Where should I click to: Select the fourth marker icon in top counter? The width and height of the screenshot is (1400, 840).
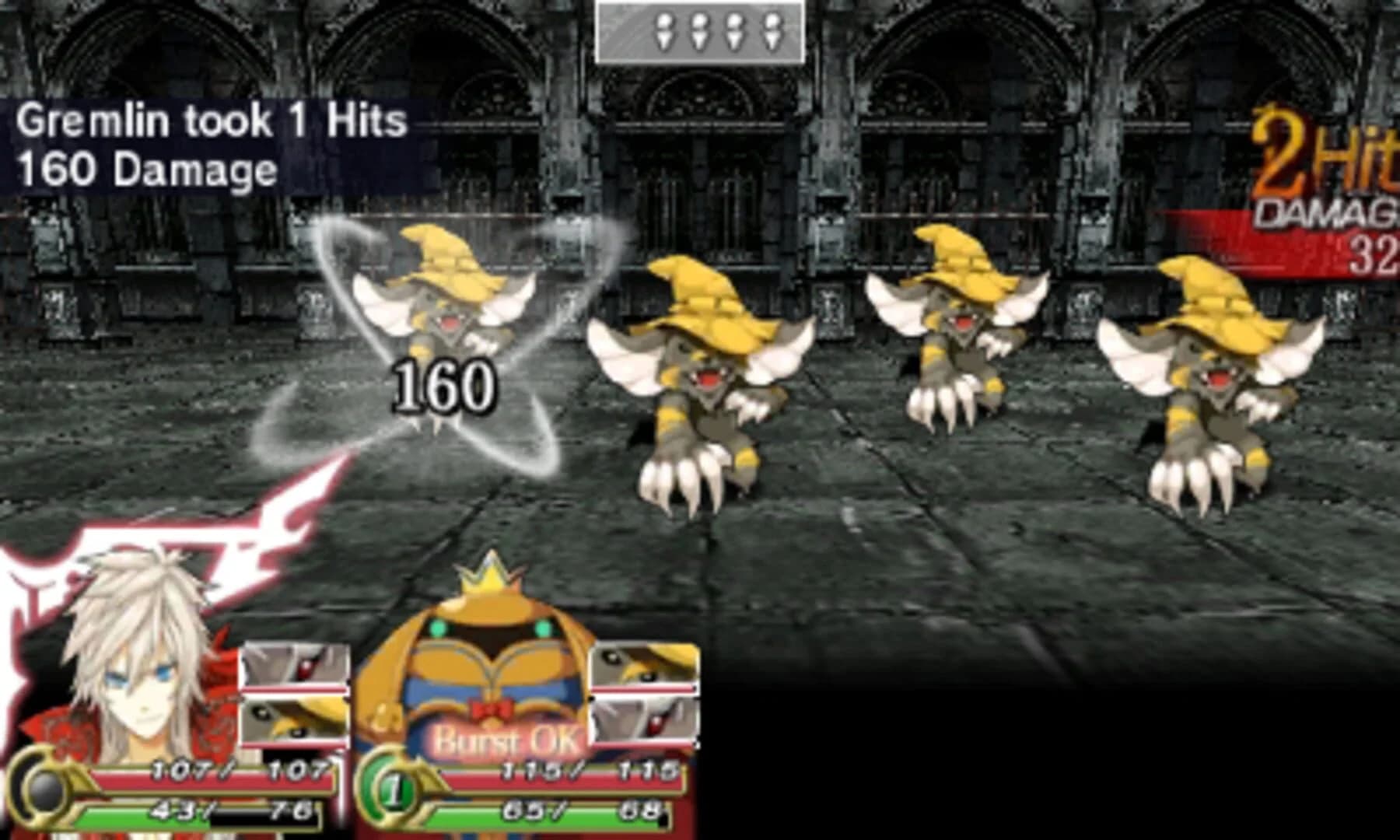[x=770, y=31]
